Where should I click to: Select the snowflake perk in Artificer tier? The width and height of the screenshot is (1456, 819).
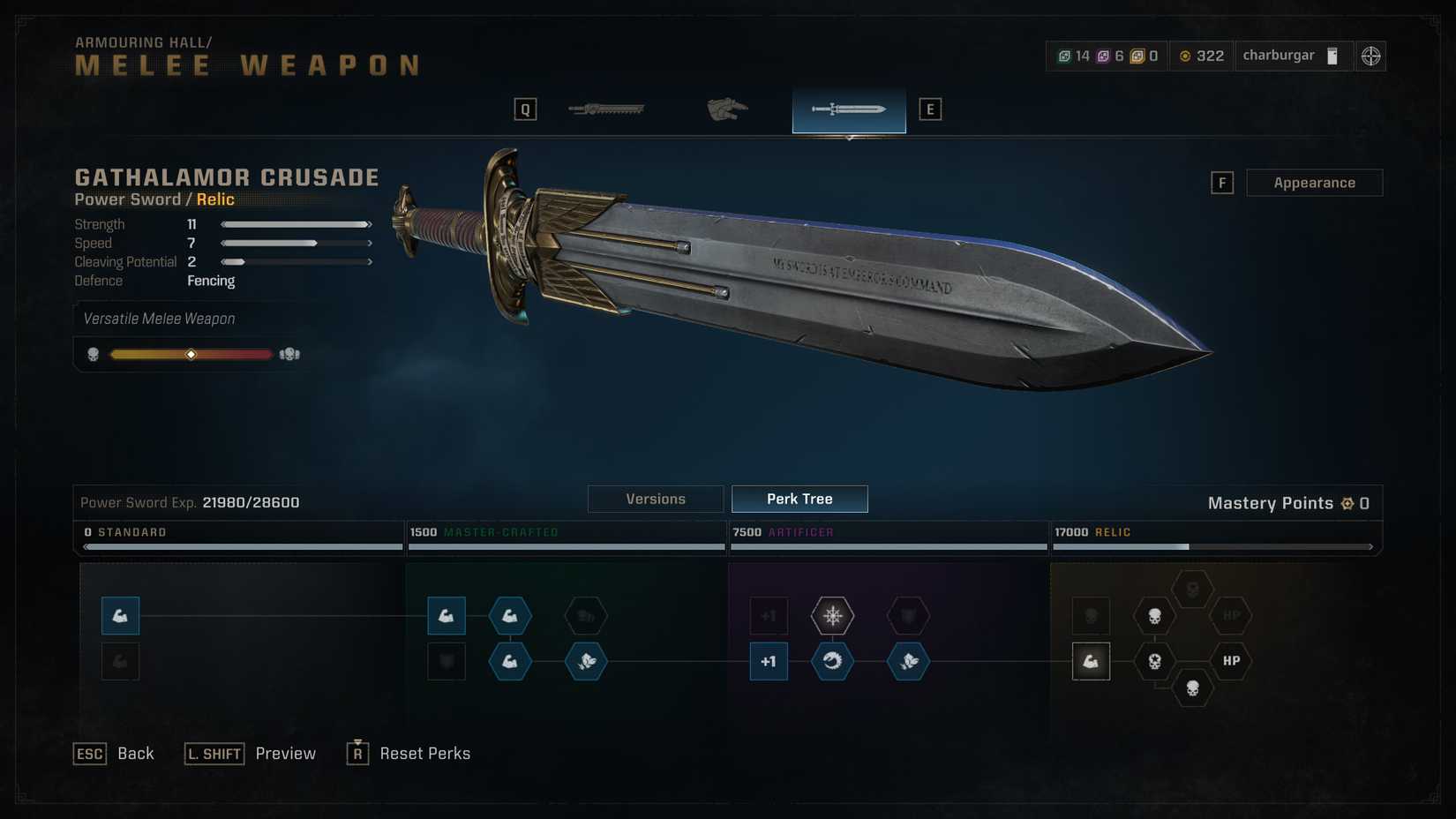point(832,615)
